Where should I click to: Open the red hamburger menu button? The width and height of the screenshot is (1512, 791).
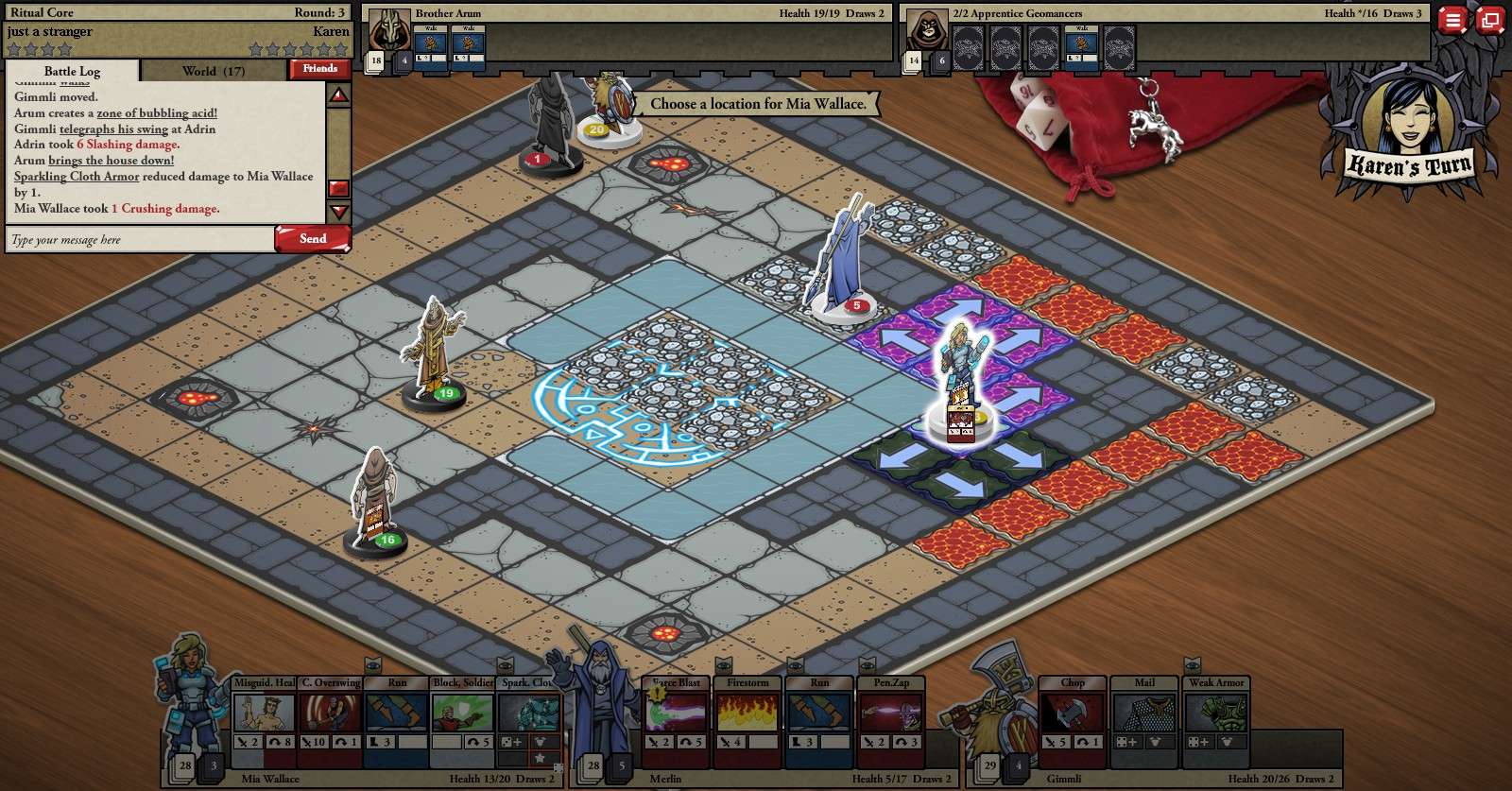tap(1452, 20)
